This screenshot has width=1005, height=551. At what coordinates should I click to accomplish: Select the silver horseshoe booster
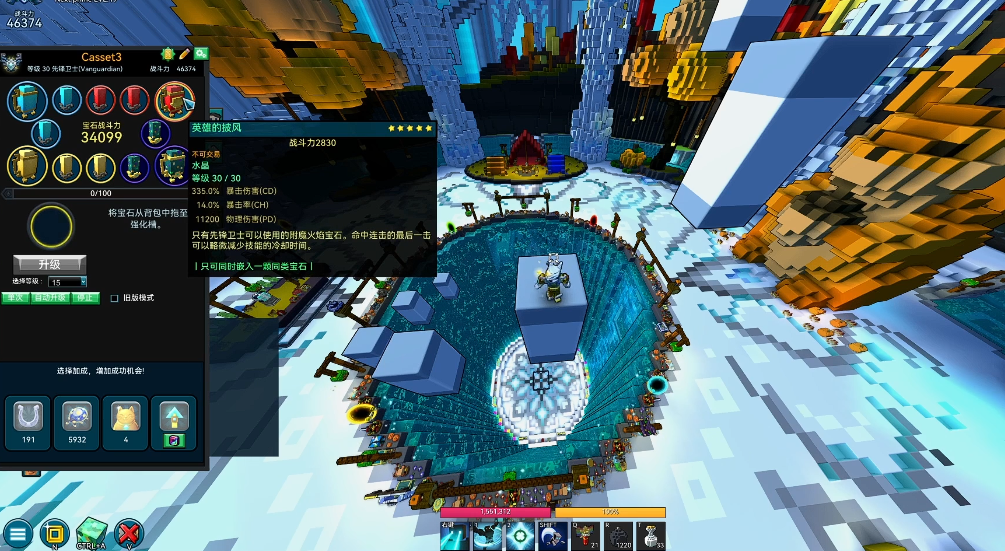(28, 417)
